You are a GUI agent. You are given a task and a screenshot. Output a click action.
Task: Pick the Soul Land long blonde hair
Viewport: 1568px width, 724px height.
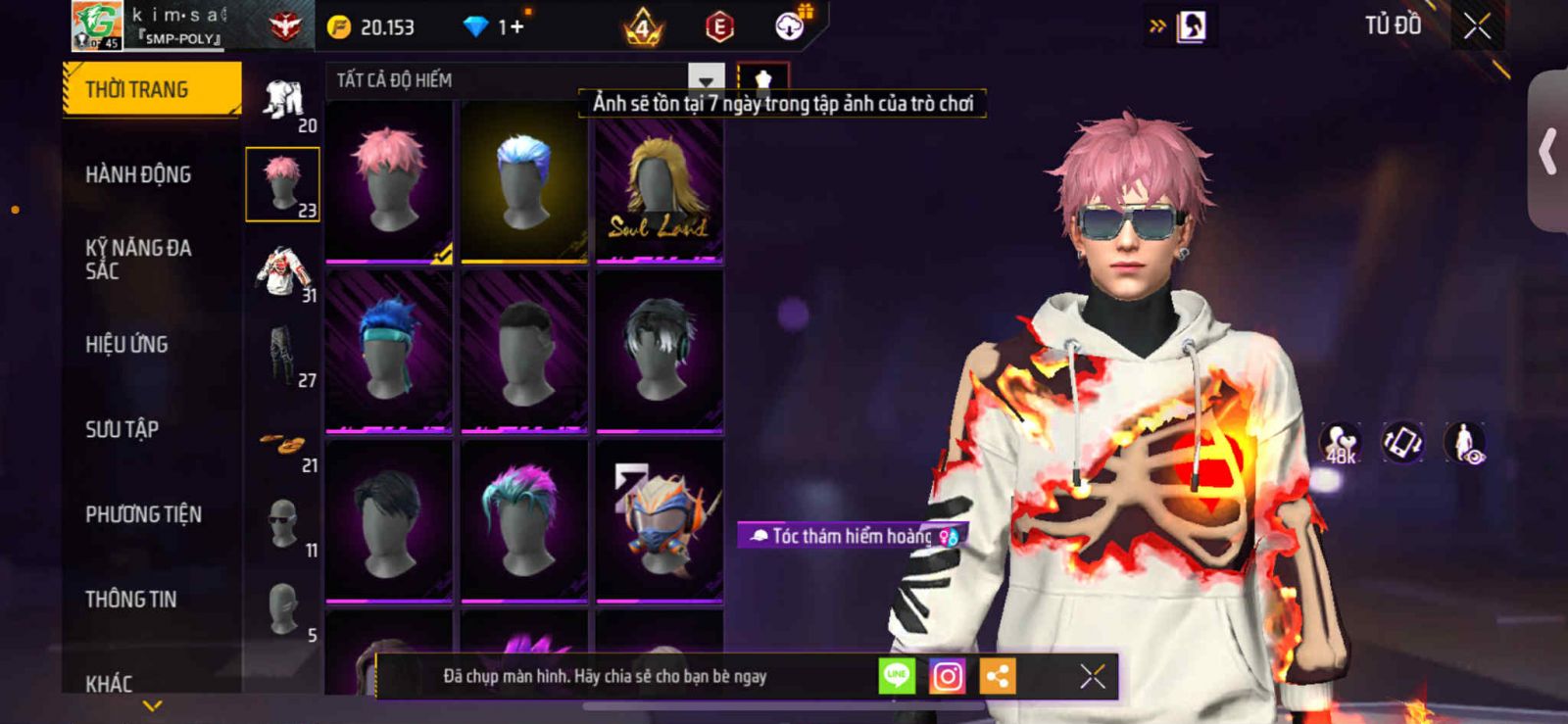coord(660,181)
